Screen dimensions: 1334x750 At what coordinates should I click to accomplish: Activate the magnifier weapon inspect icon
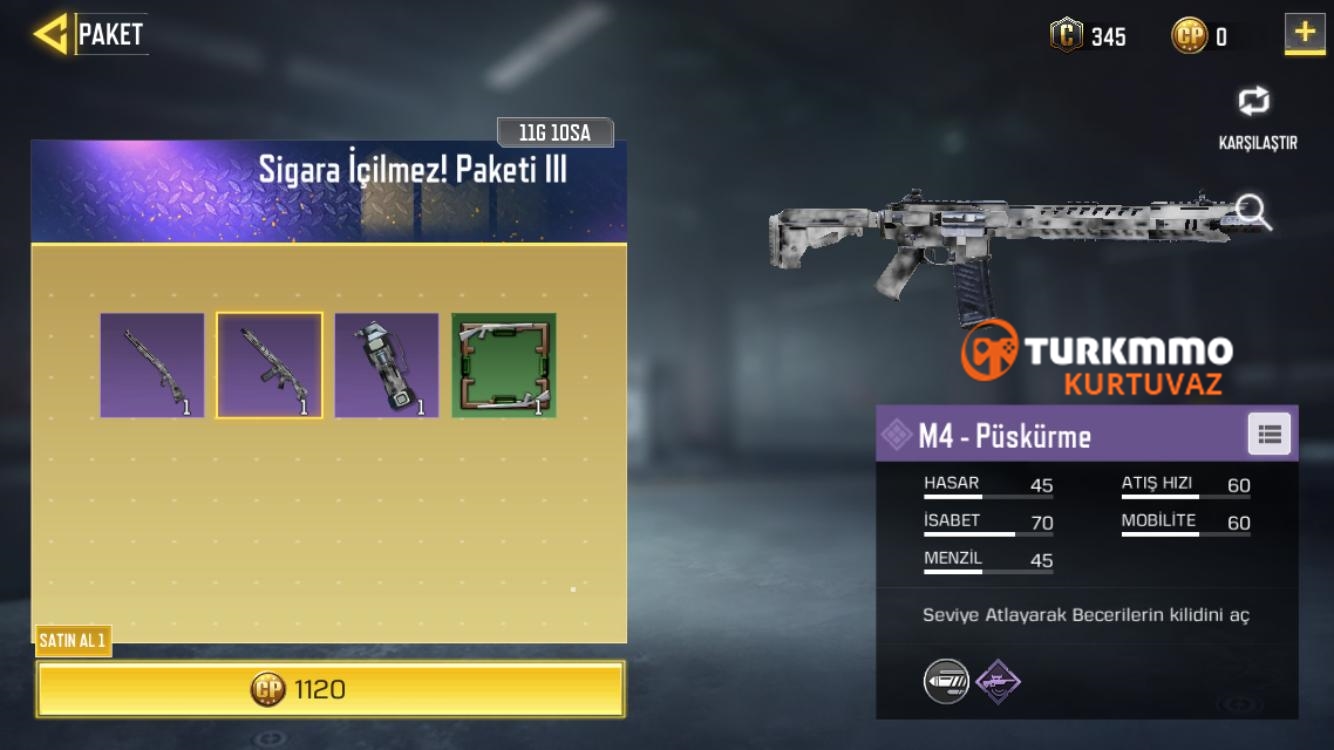tap(1253, 211)
